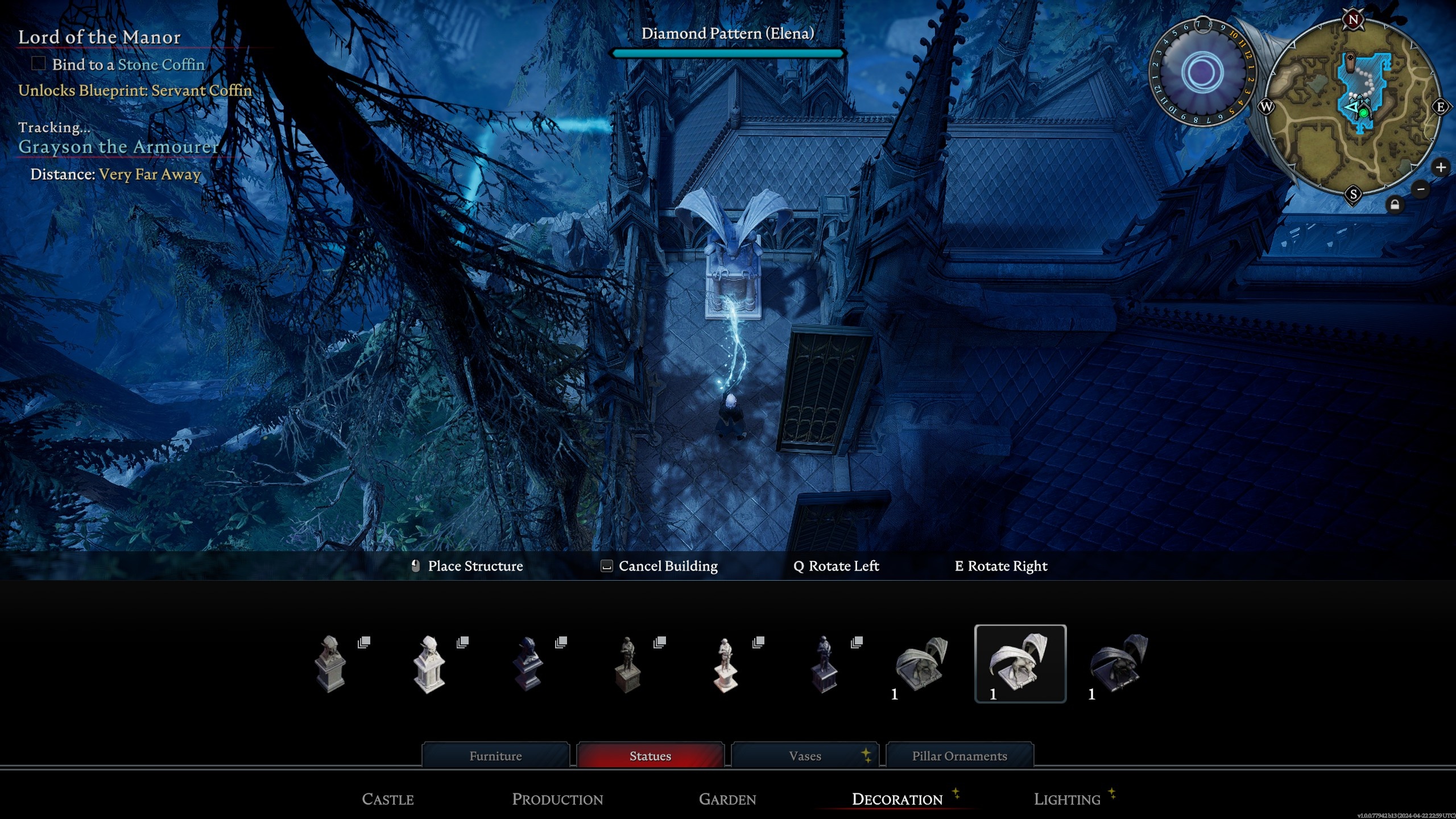Click the coffin icon on the minimap
This screenshot has width=1456, height=819.
[x=1350, y=61]
